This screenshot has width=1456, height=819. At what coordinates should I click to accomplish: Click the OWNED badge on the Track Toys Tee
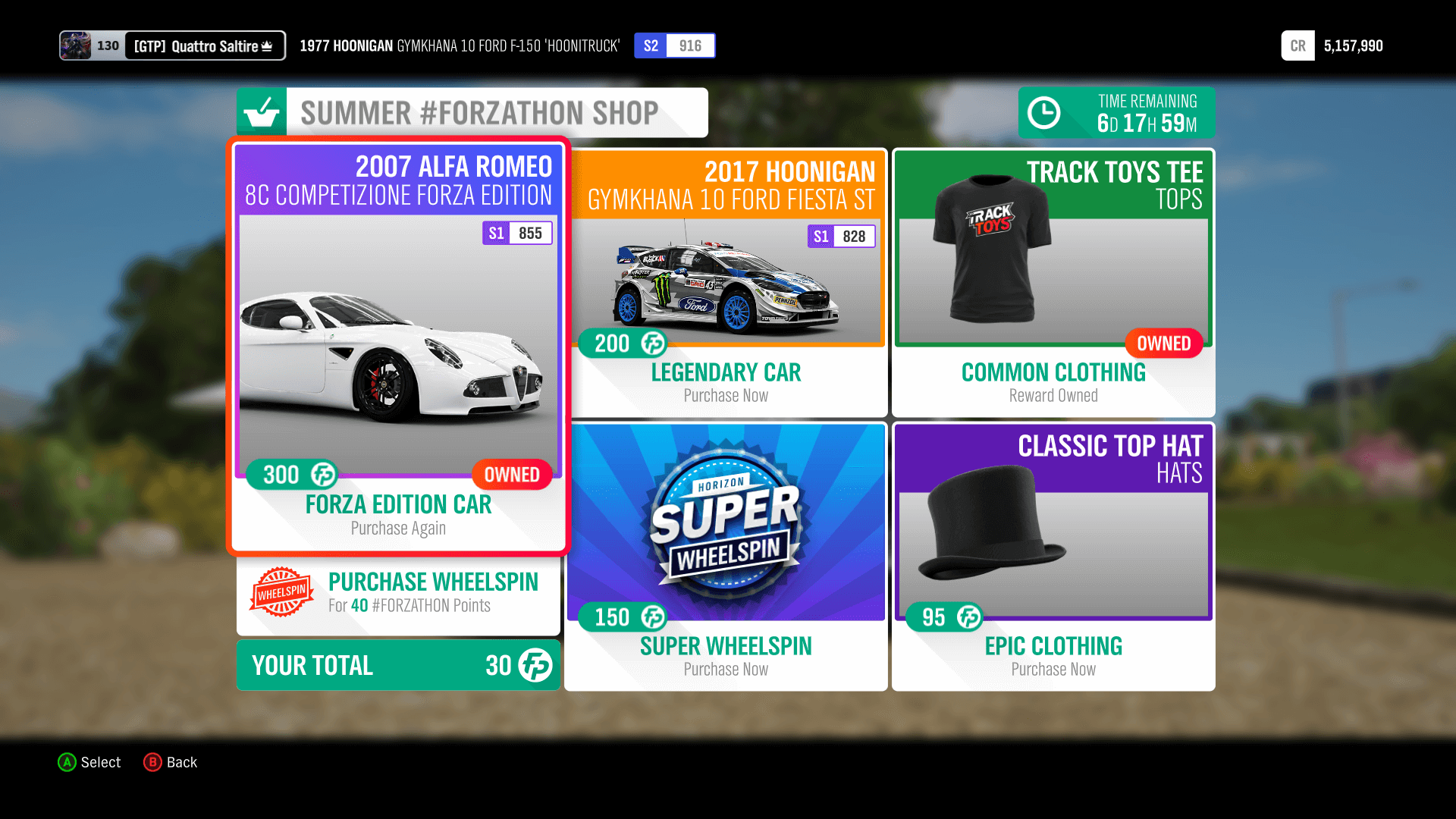pyautogui.click(x=1164, y=344)
